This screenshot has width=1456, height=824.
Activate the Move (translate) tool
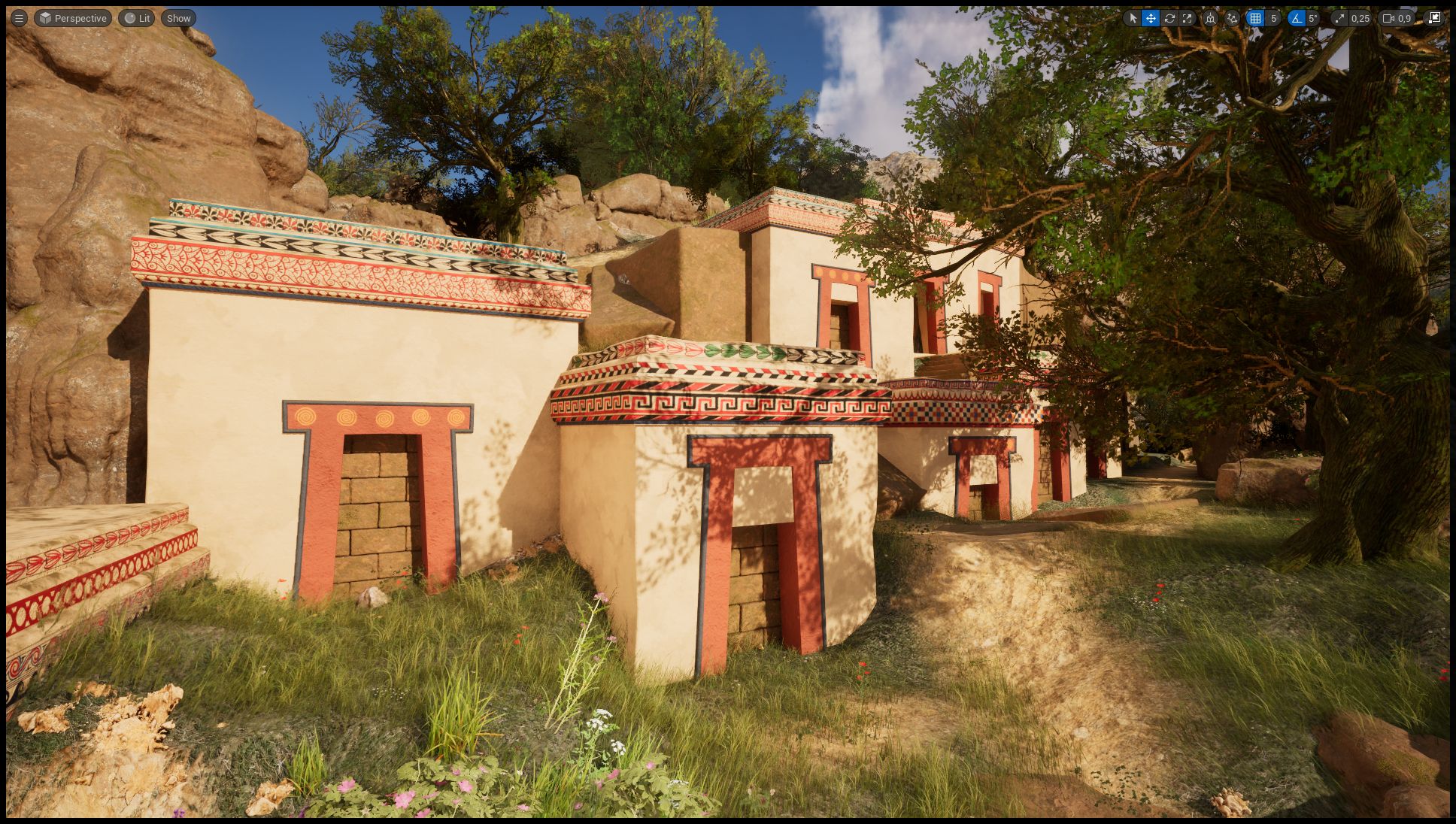(1151, 19)
